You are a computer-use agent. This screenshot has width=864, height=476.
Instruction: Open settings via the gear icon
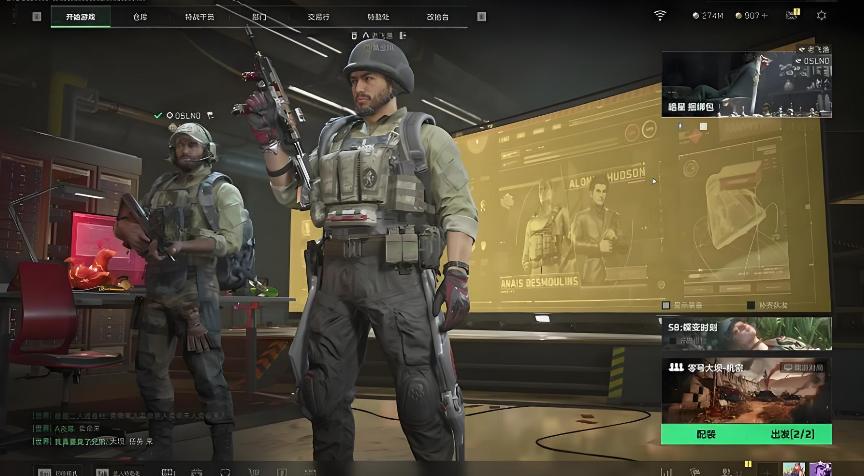pos(822,15)
